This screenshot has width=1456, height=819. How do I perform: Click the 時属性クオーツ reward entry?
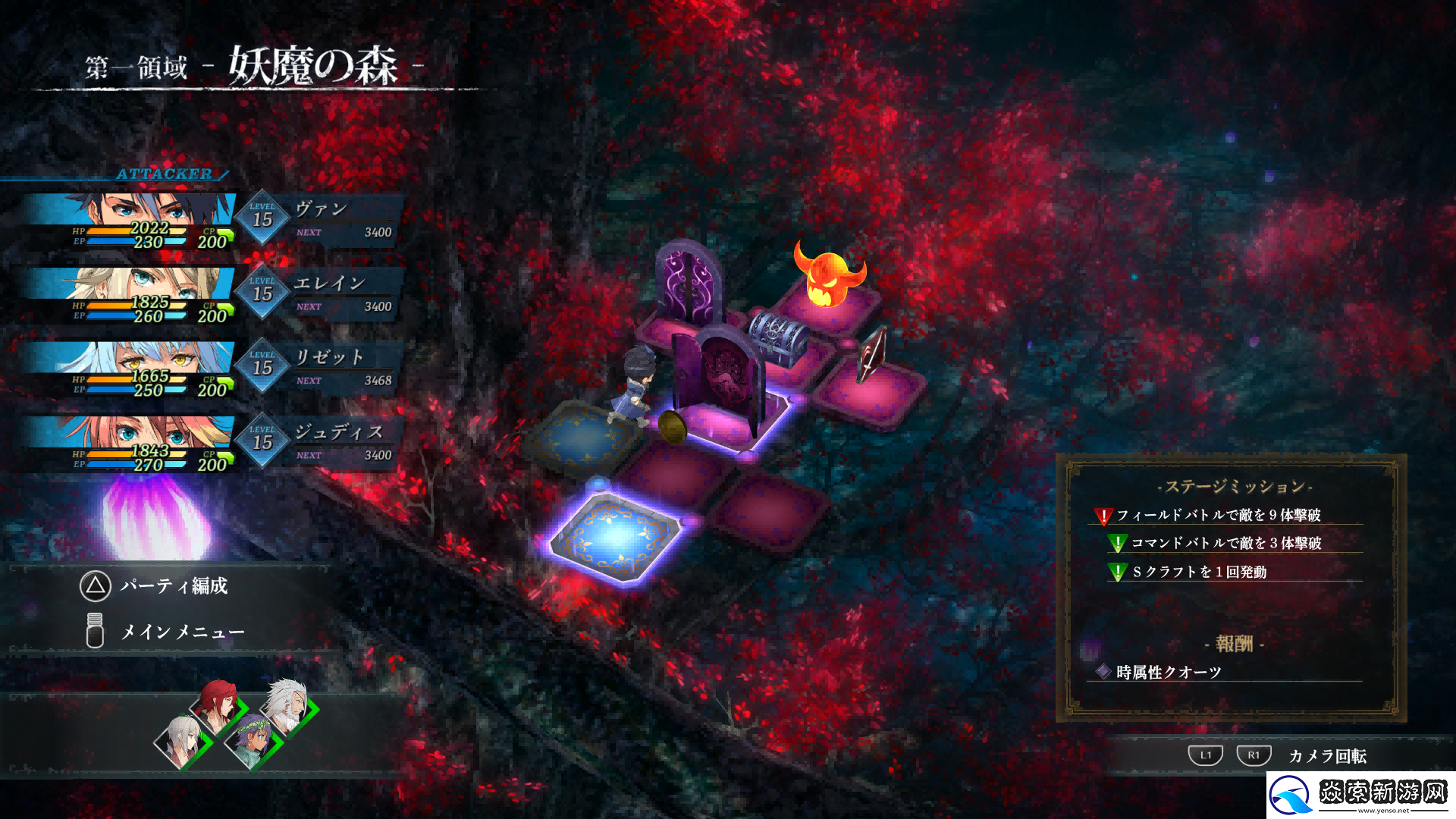coord(1168,673)
